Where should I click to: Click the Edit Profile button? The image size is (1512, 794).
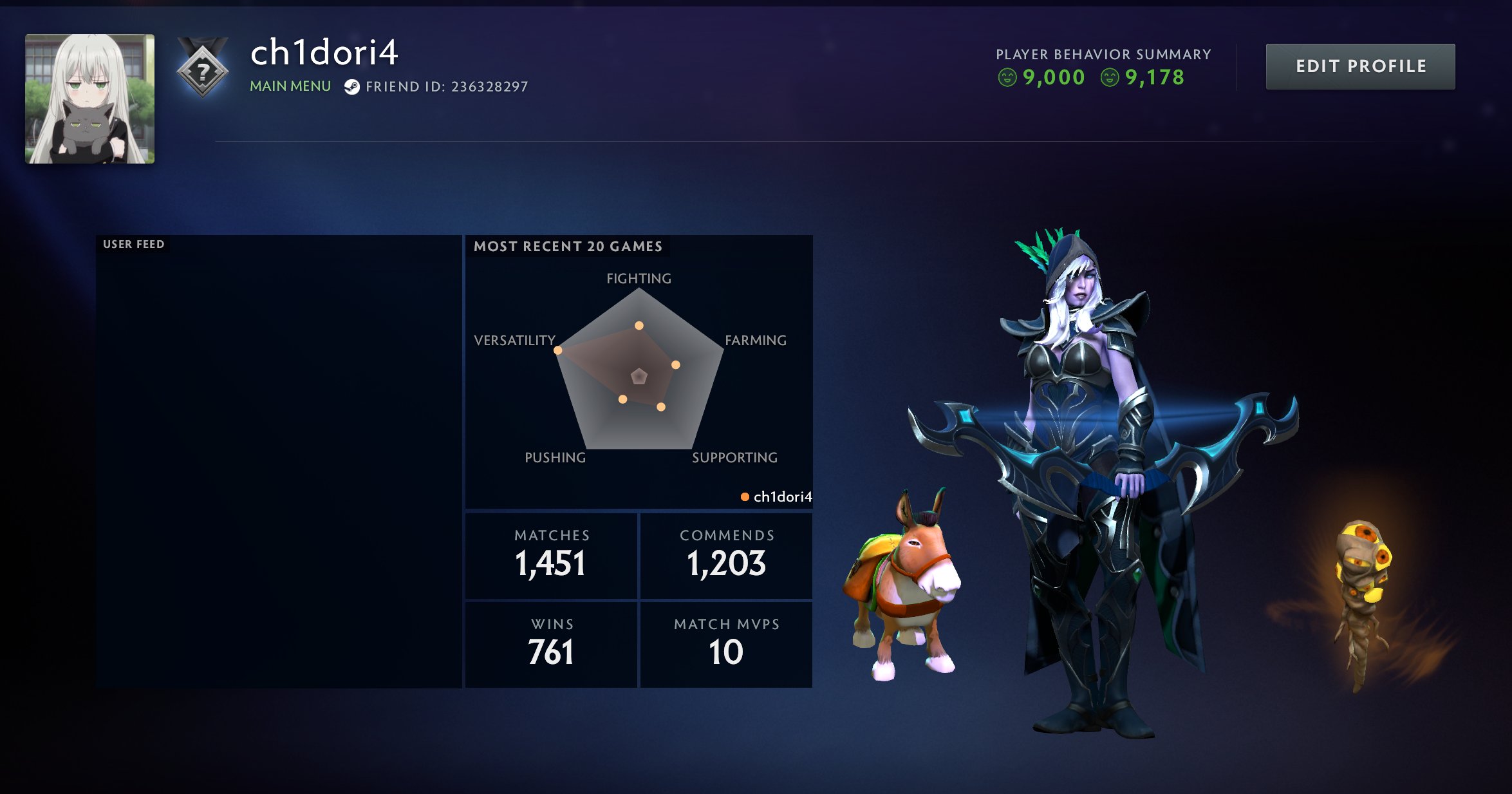(1359, 66)
